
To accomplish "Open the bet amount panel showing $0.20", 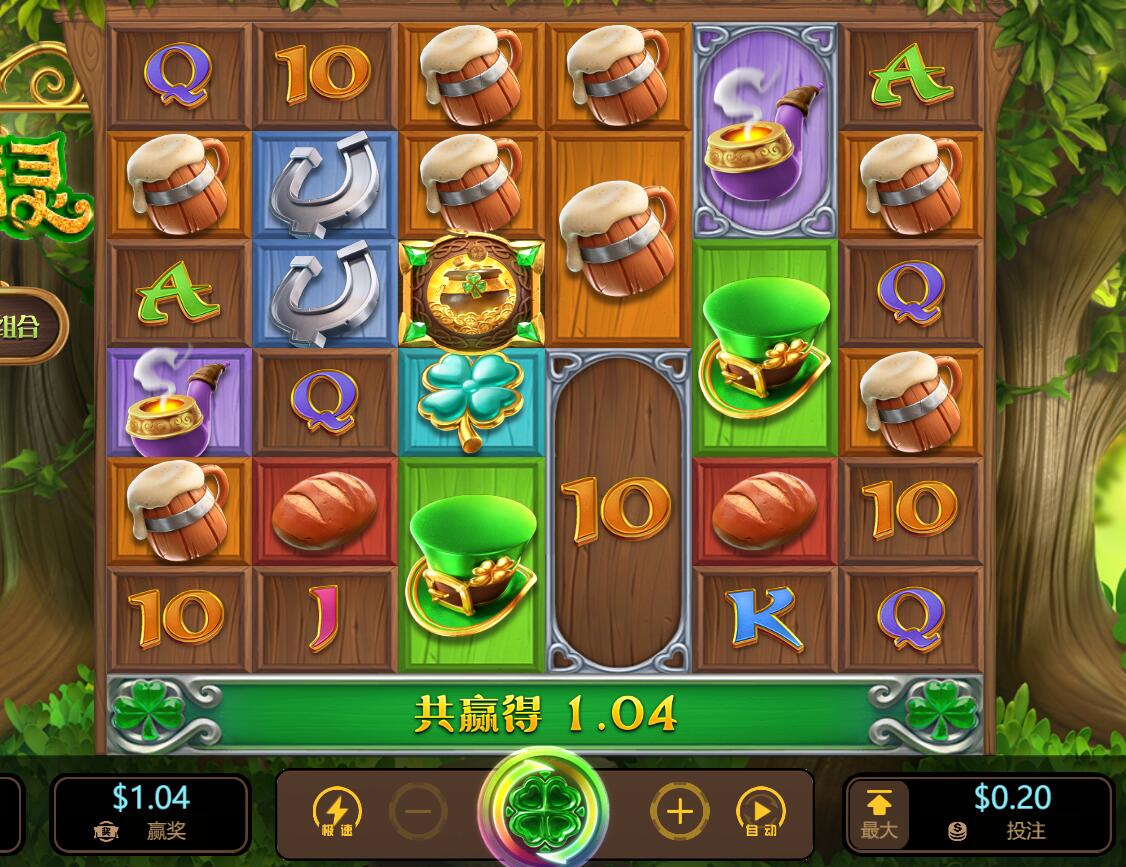I will pos(1012,812).
